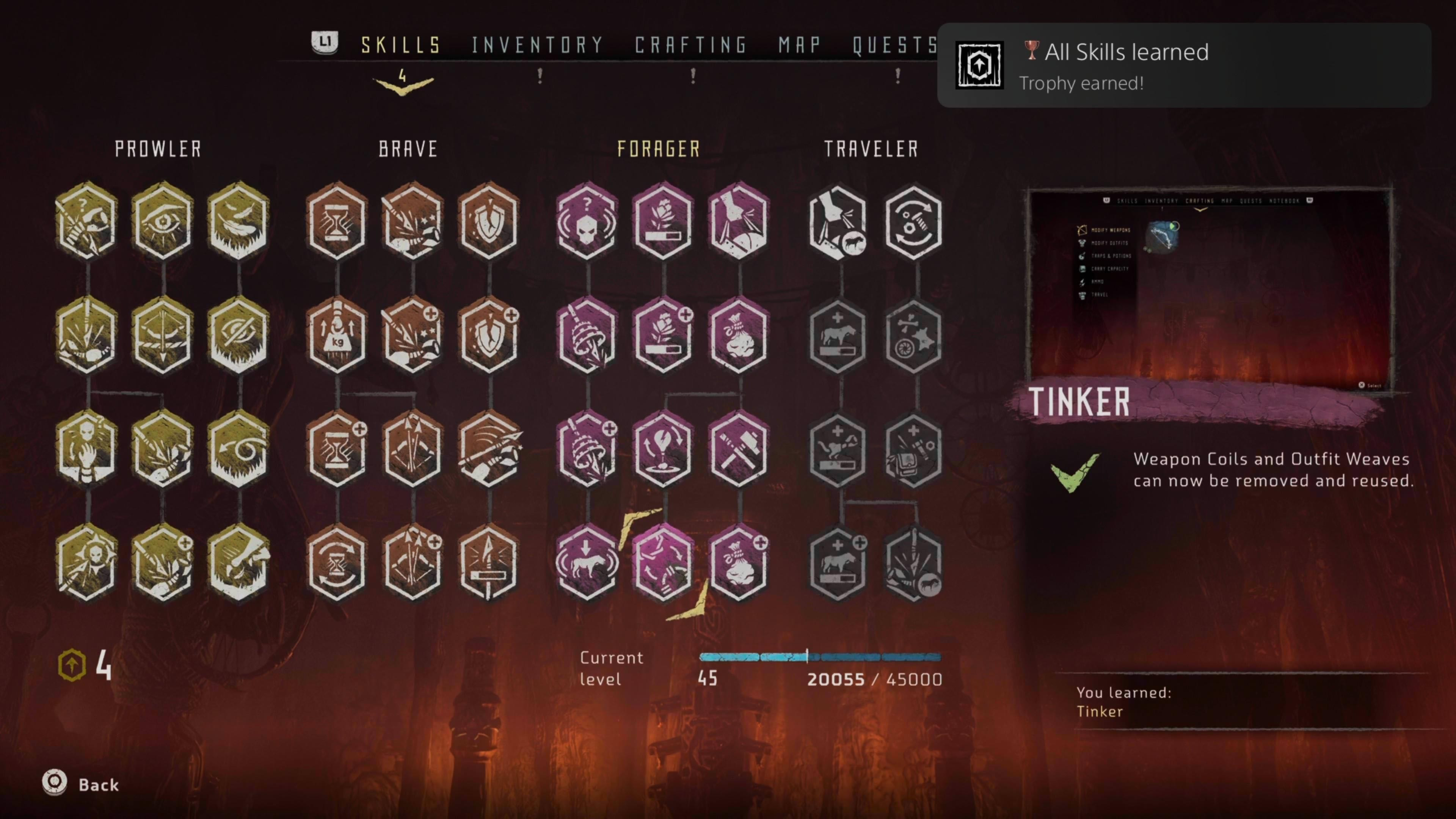
Task: Choose the shield Brave skill without plus
Action: point(488,221)
